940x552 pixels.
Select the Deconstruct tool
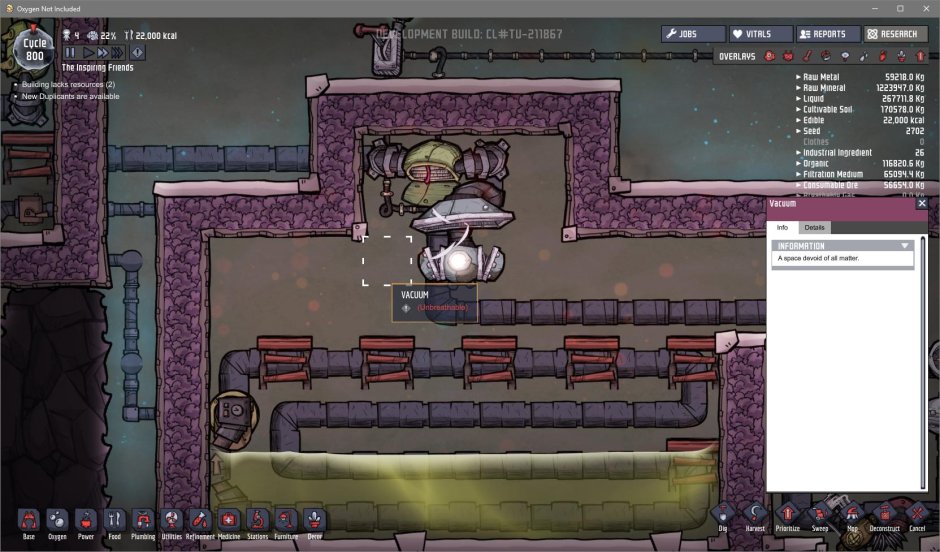coord(883,516)
